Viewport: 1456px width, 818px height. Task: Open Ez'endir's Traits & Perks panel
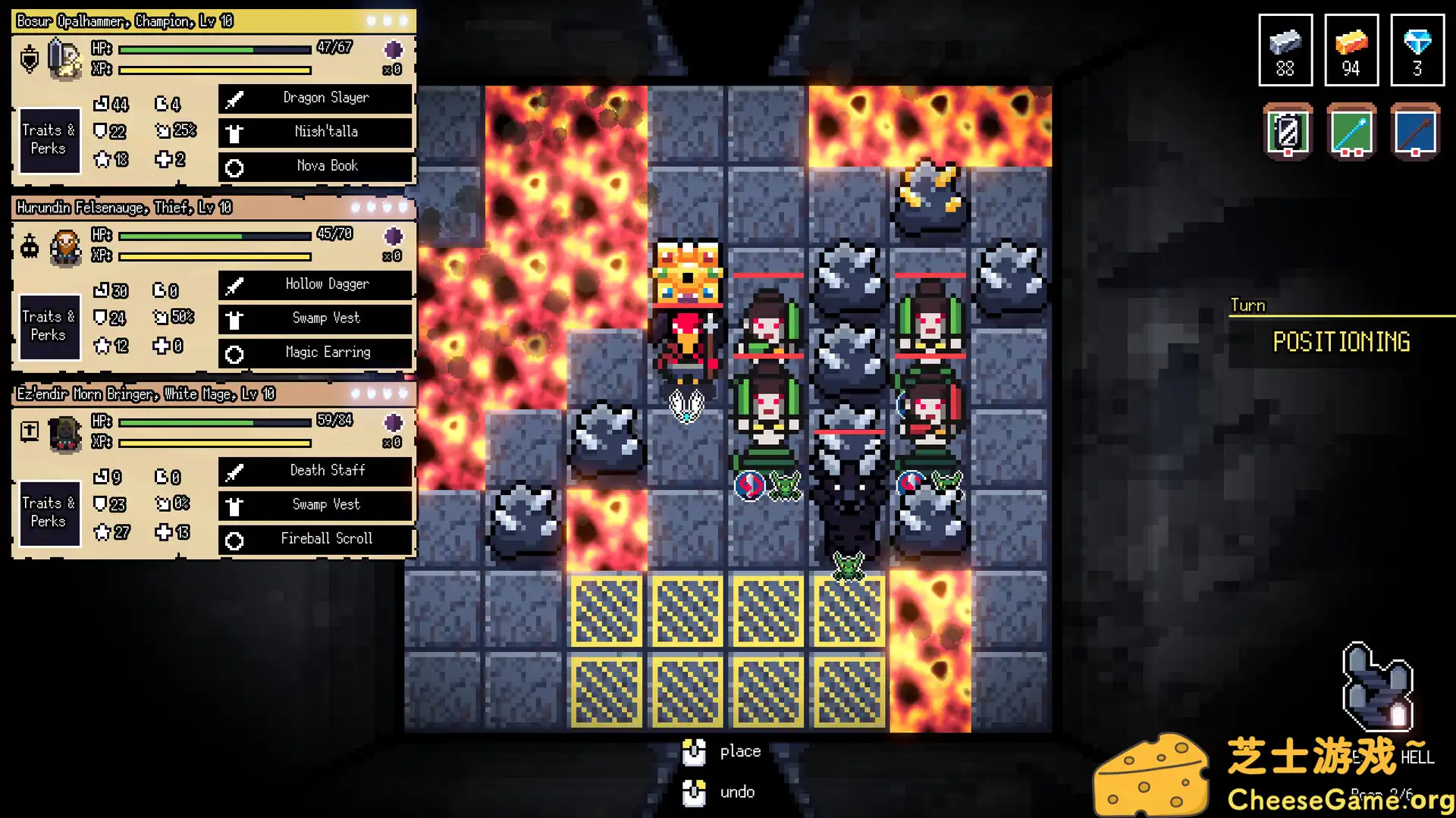[49, 512]
